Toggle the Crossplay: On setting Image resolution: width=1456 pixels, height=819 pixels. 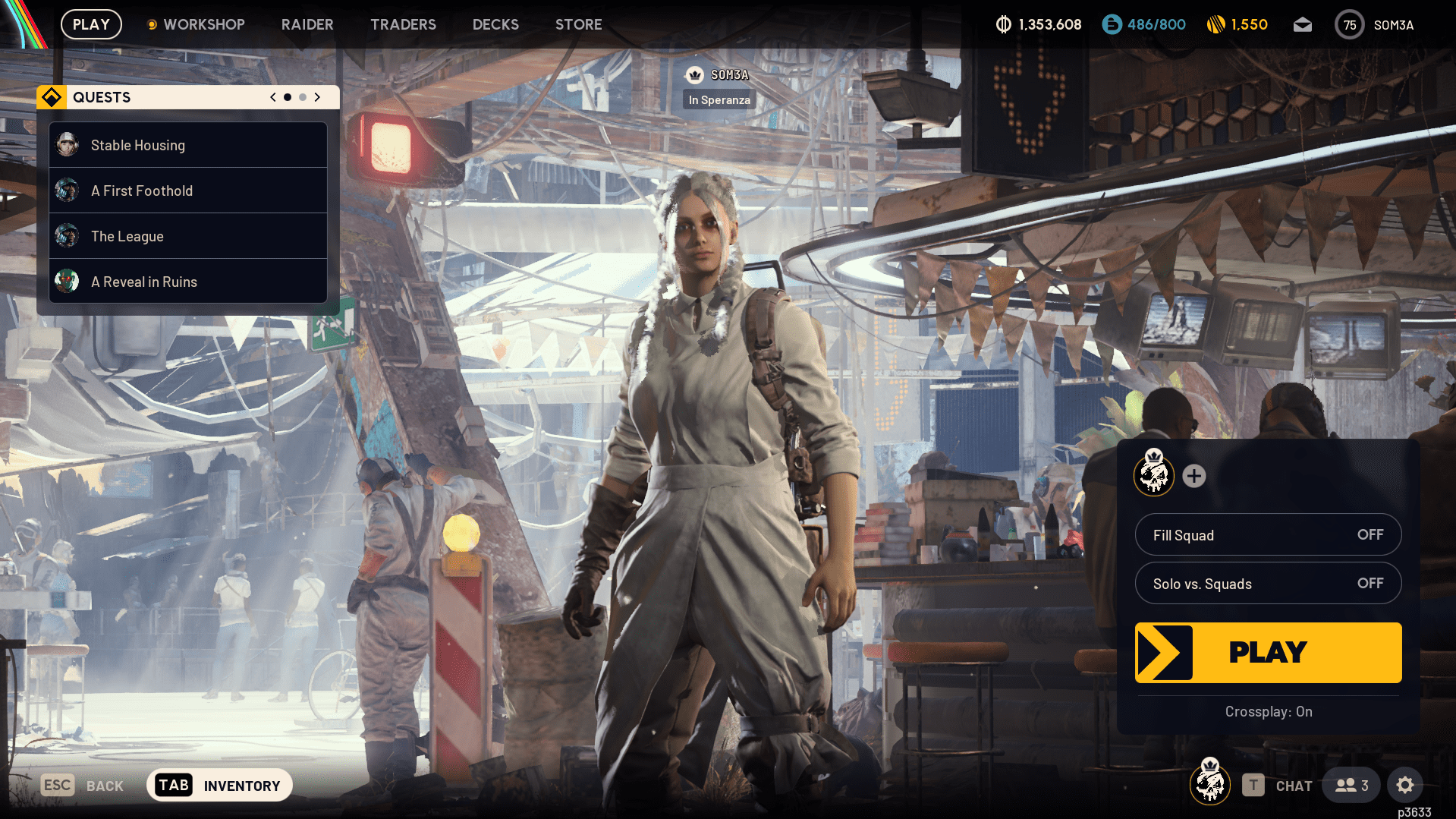(x=1268, y=711)
